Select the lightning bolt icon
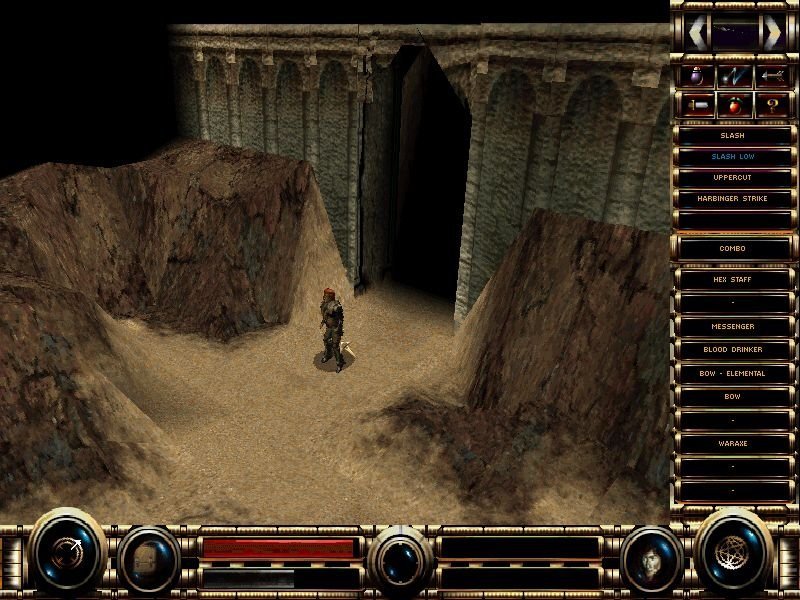 [734, 75]
